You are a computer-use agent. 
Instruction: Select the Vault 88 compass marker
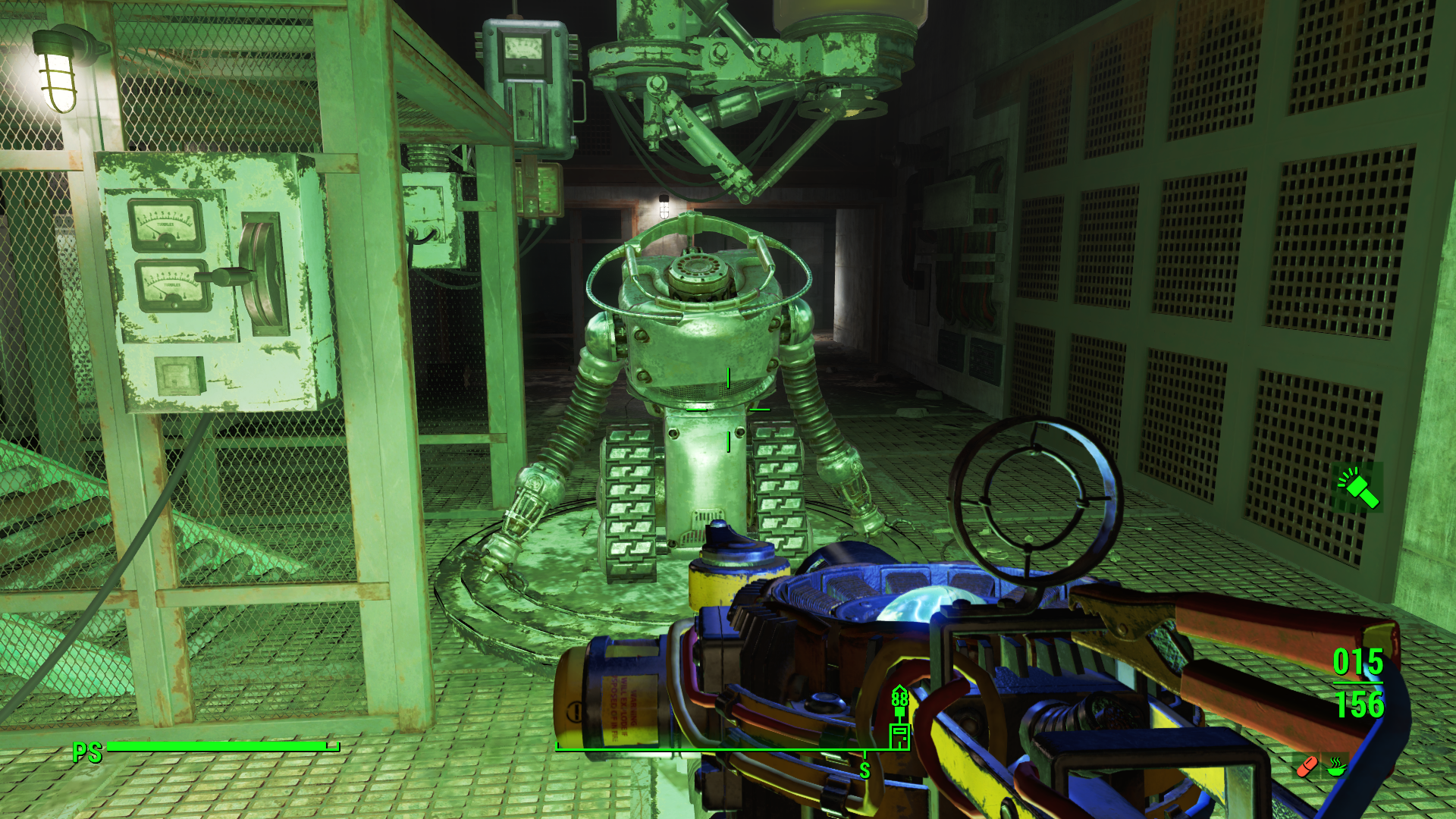[899, 699]
